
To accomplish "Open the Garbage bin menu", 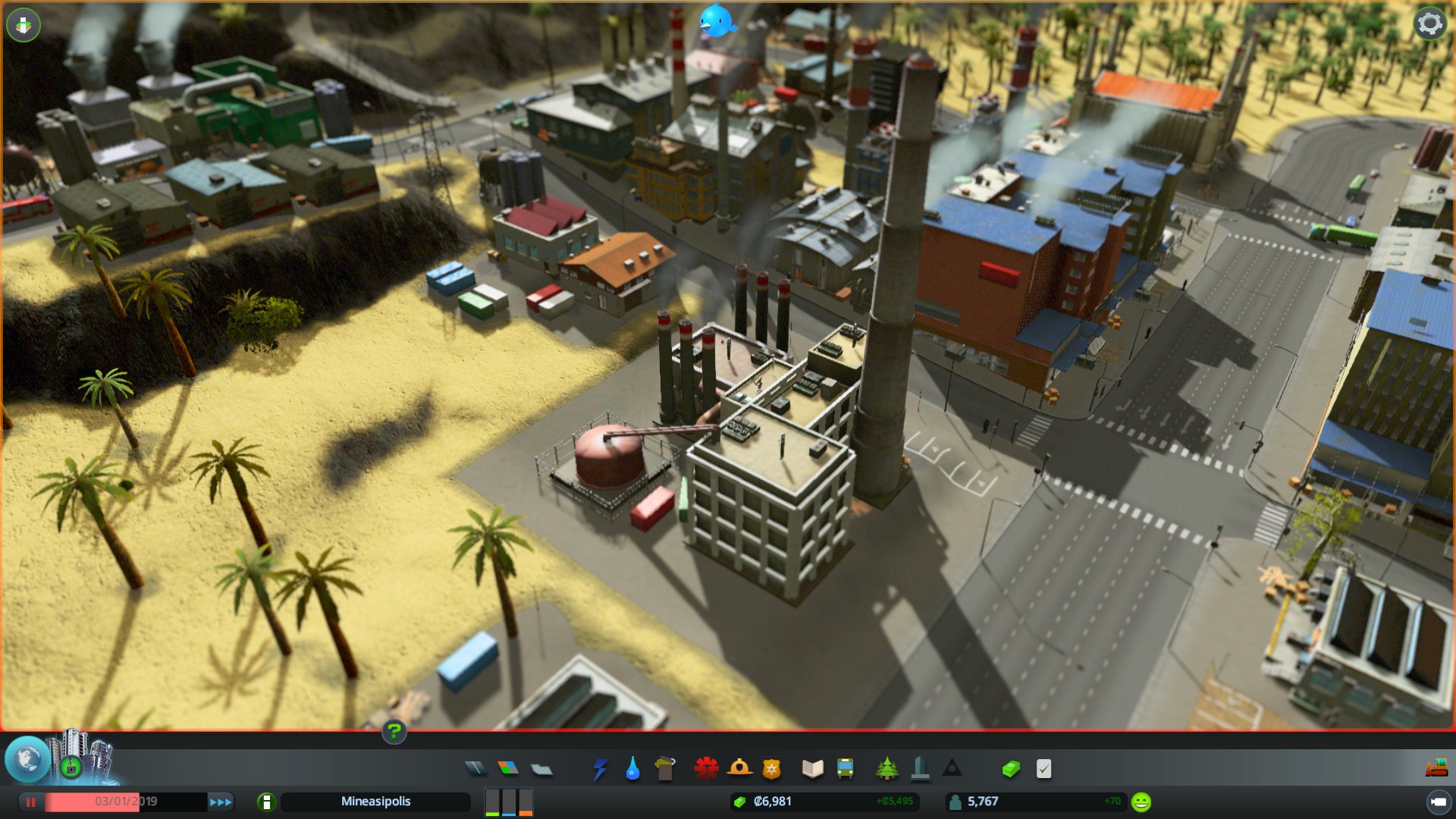I will click(665, 769).
